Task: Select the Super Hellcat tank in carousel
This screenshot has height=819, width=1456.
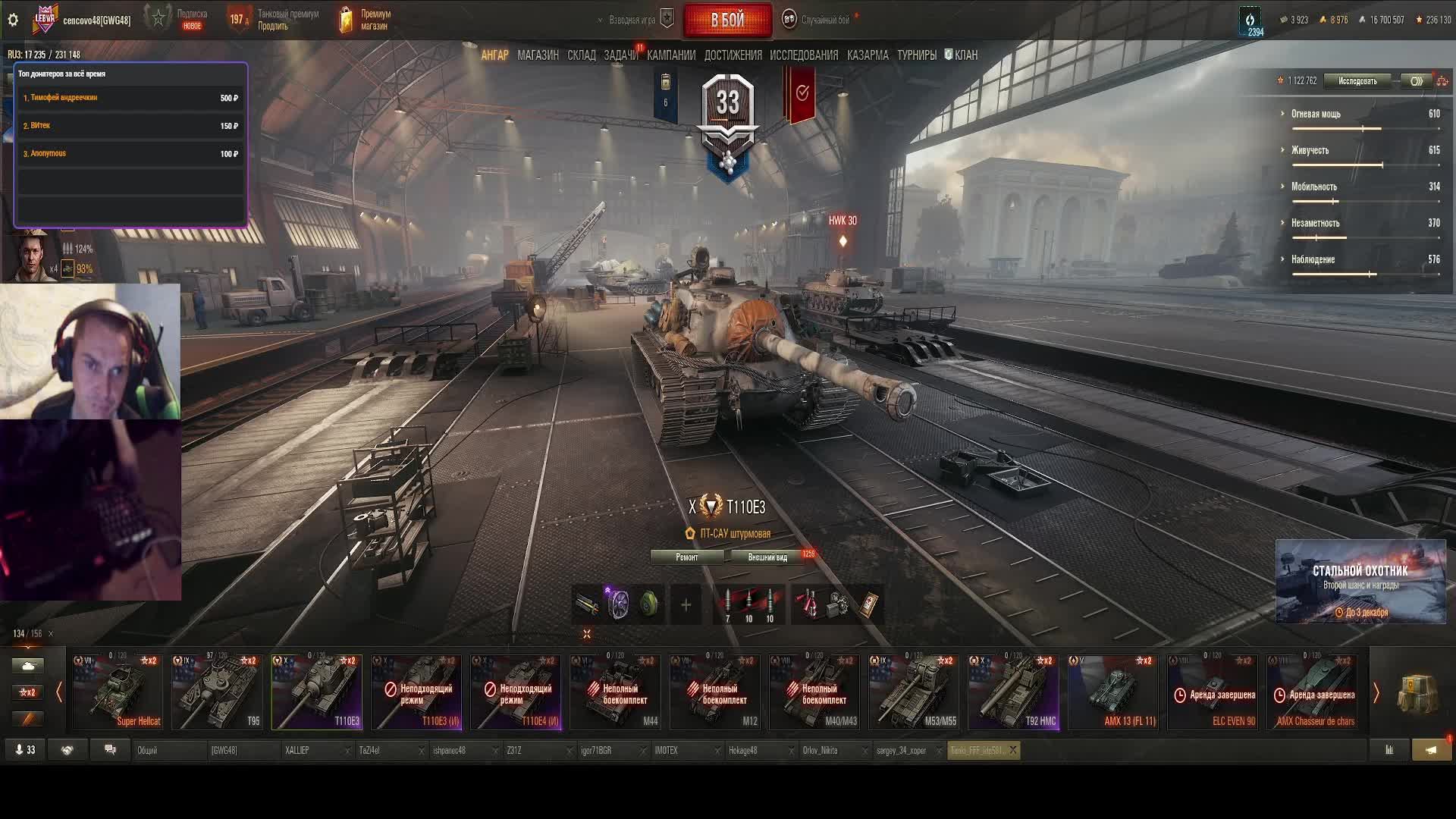Action: pos(118,692)
